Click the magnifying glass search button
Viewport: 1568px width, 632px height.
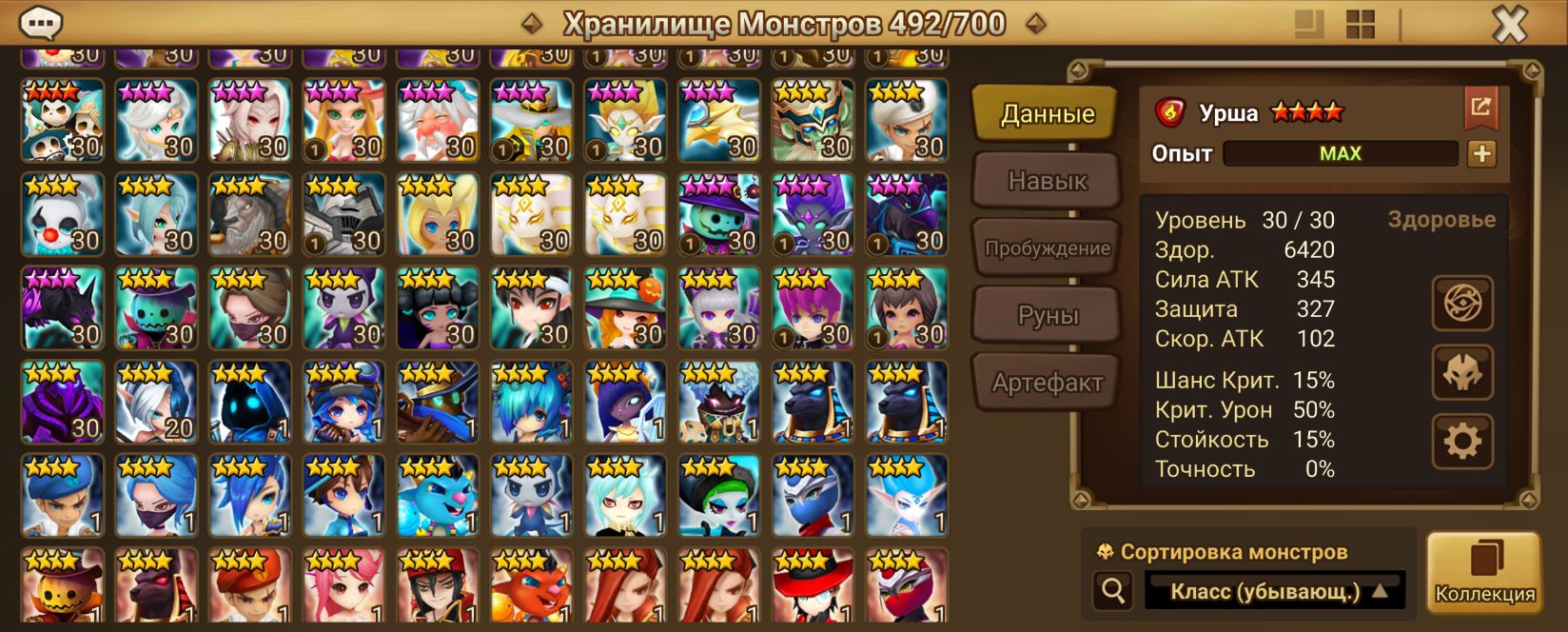1112,591
